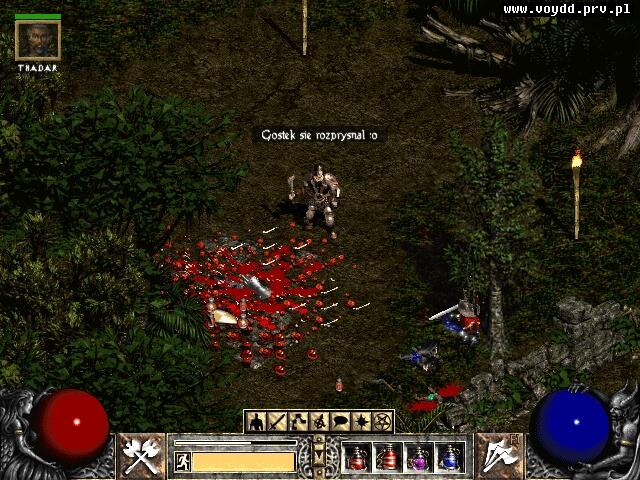Screen dimensions: 640x480
Task: Toggle the run/walk running man button
Action: coord(183,461)
